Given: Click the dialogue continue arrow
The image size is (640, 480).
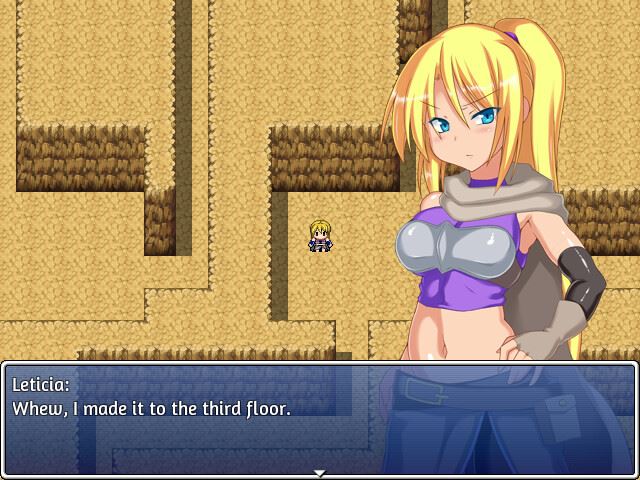Looking at the screenshot, I should point(319,472).
